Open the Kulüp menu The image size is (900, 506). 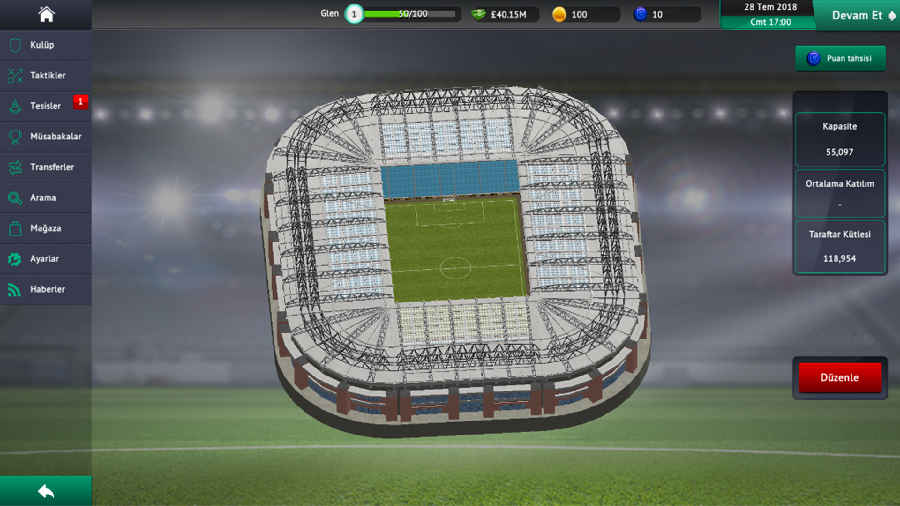(x=46, y=45)
